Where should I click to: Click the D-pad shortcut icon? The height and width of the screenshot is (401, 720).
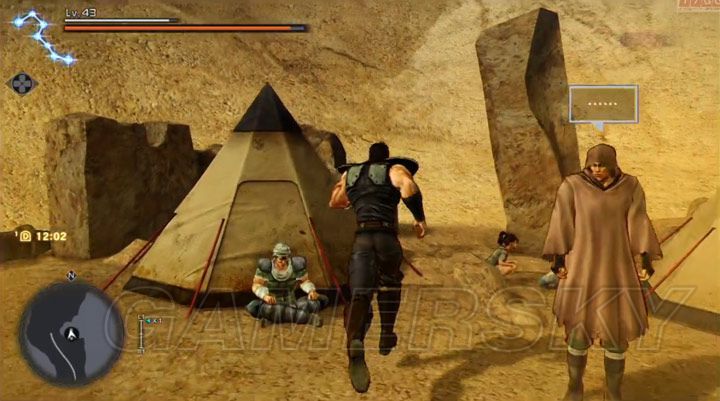[x=22, y=84]
